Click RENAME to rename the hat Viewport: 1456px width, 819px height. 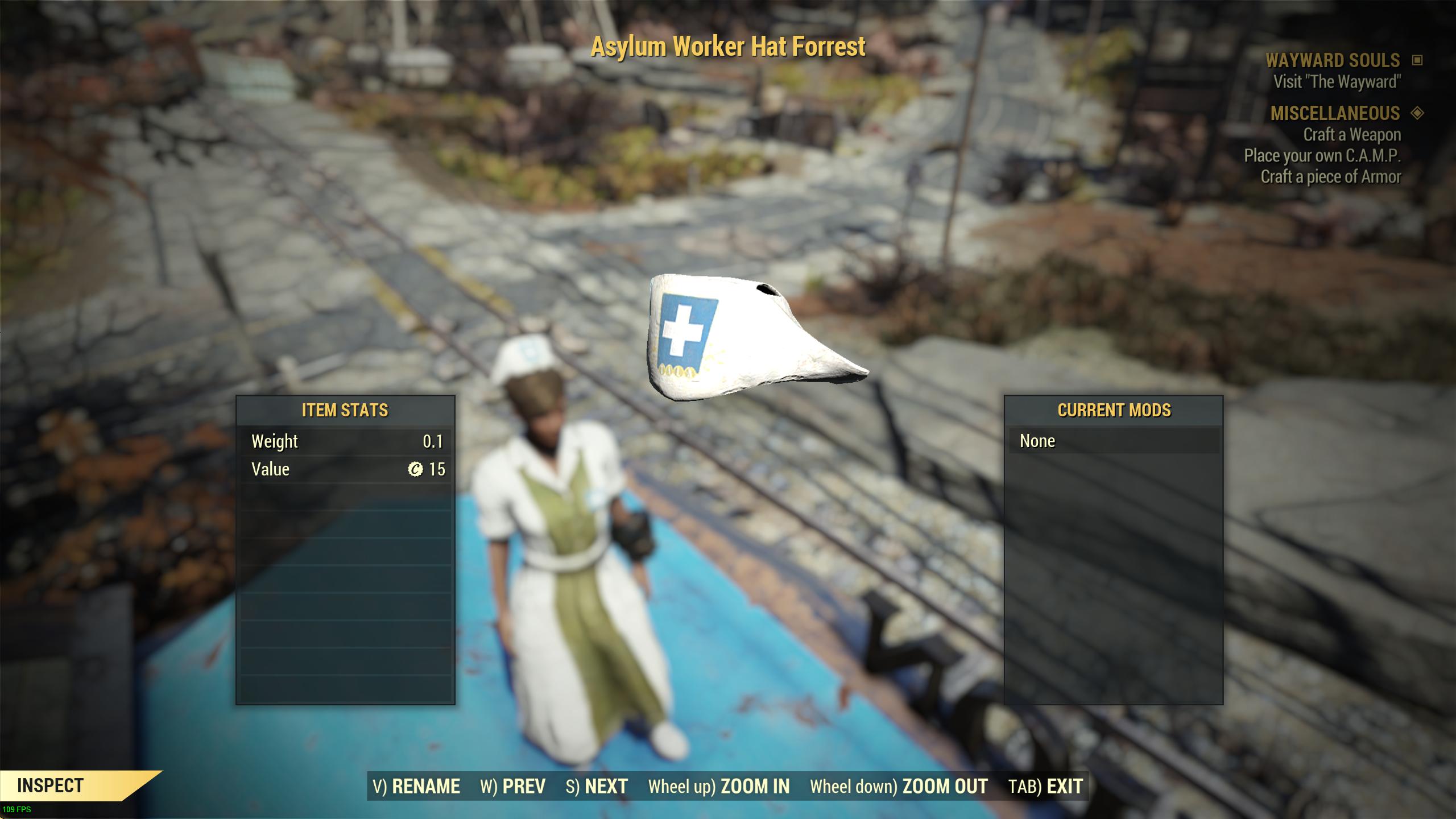pyautogui.click(x=425, y=787)
